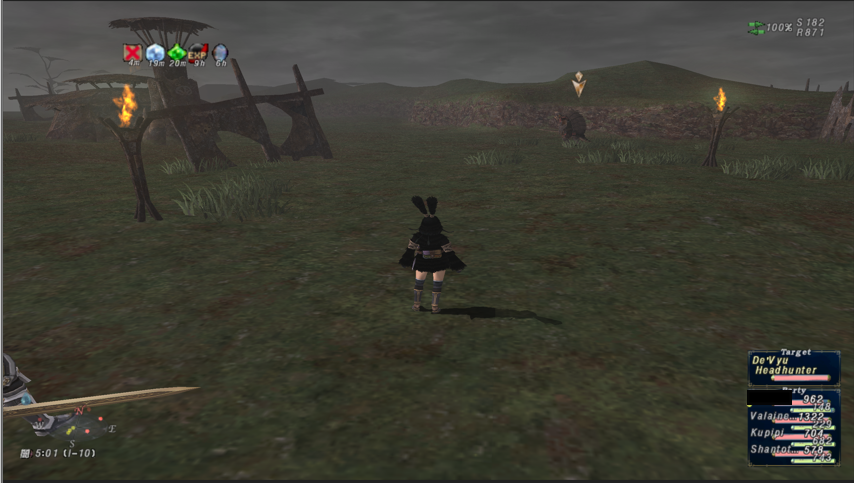The image size is (854, 483).
Task: Click the red X status effect icon
Action: [x=132, y=52]
